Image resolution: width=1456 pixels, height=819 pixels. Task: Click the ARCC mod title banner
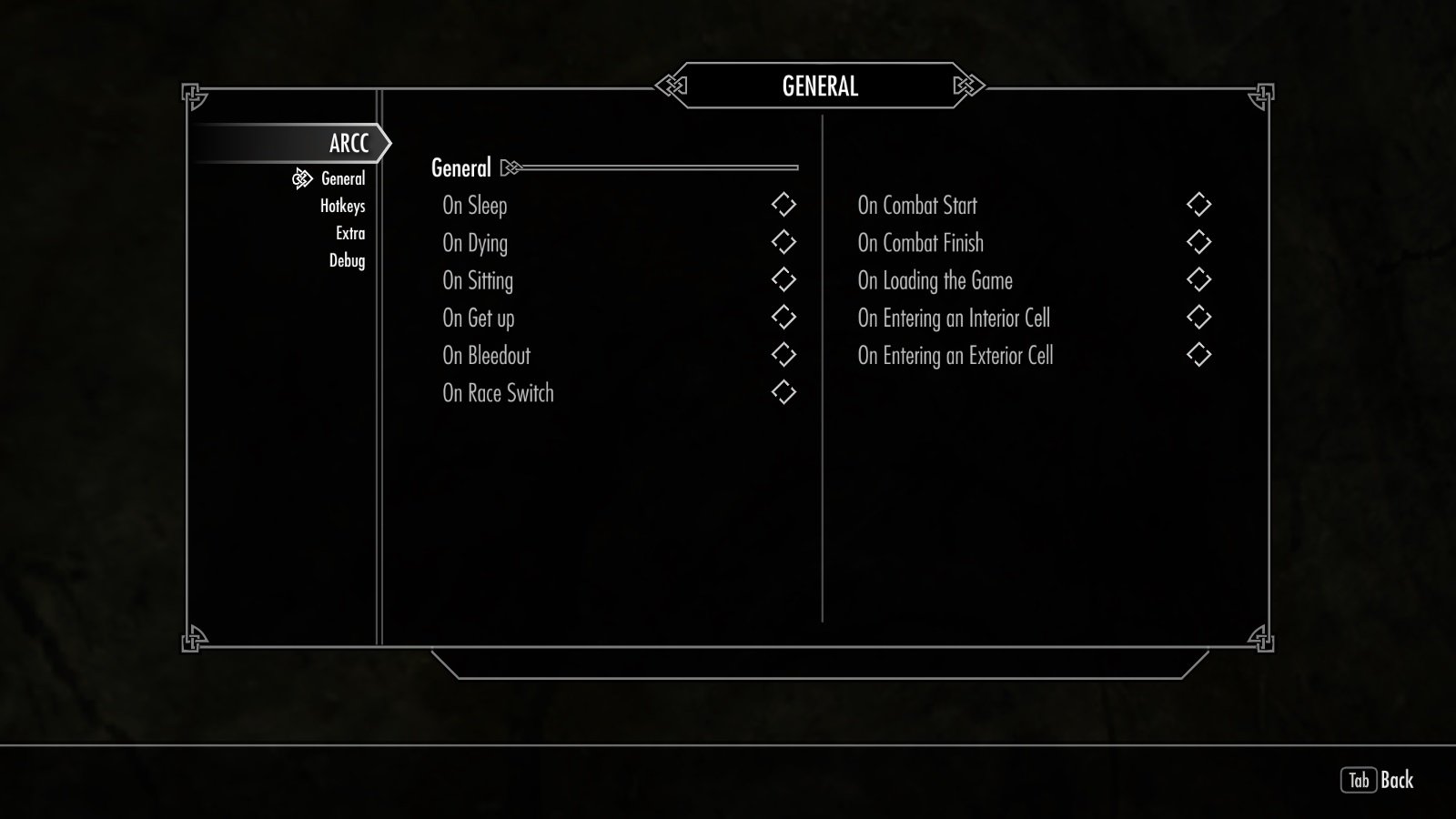pyautogui.click(x=349, y=143)
